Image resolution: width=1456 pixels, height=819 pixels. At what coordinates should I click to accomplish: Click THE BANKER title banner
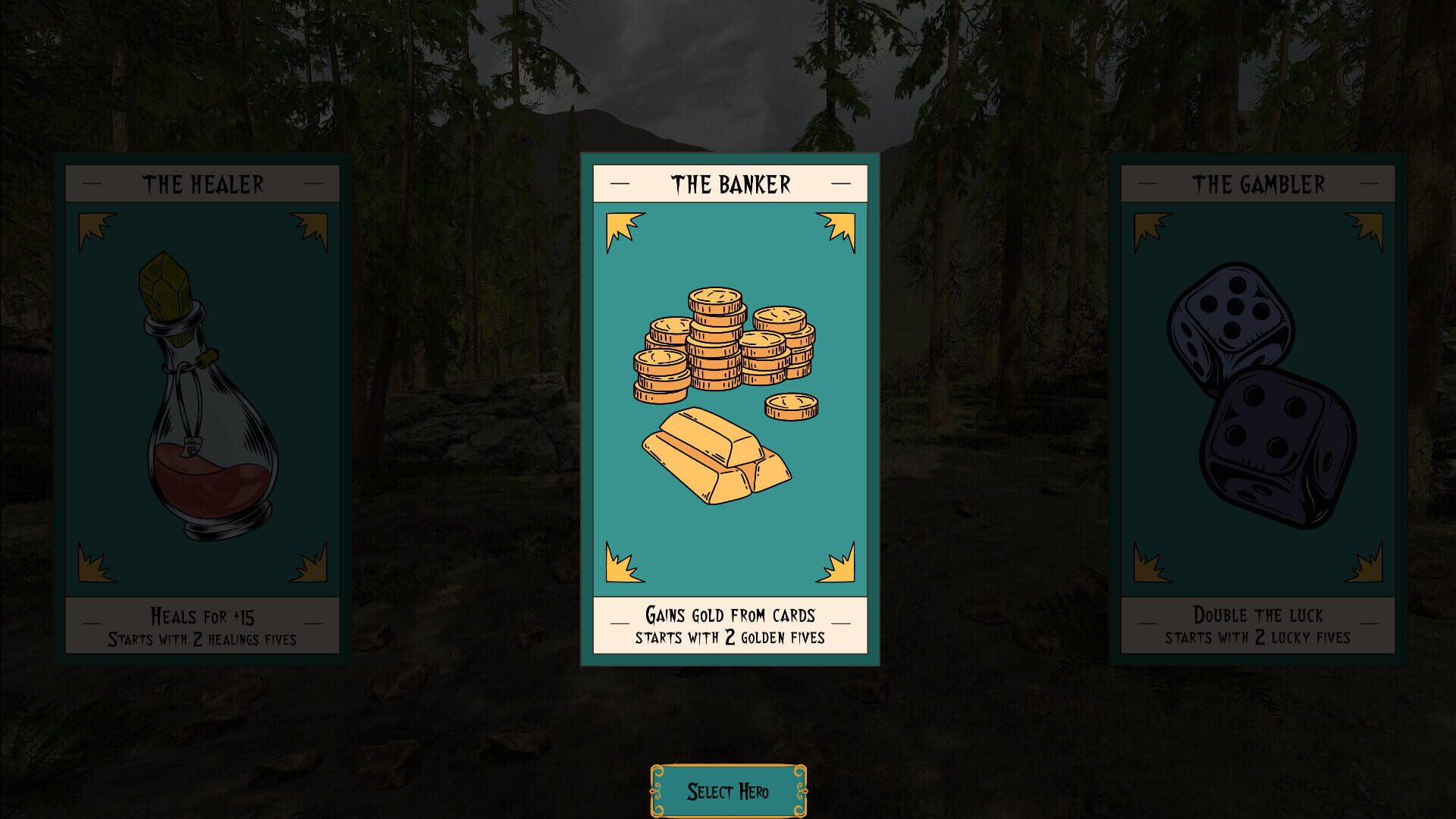point(730,182)
